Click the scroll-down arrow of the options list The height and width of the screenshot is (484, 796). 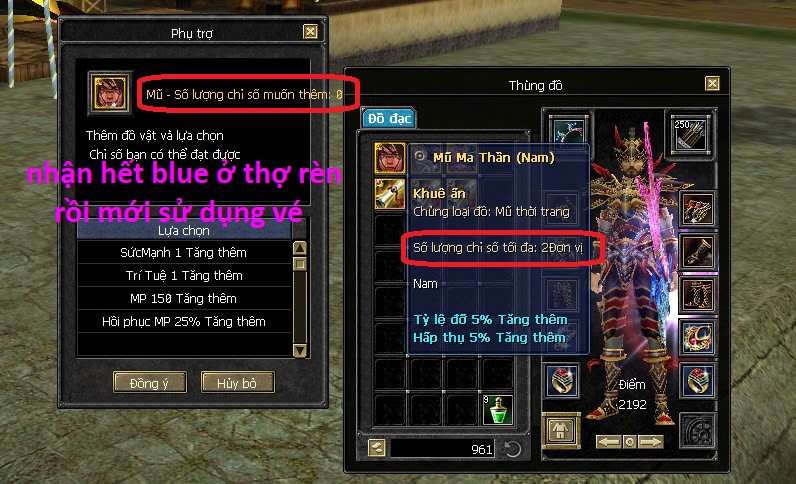pos(299,349)
